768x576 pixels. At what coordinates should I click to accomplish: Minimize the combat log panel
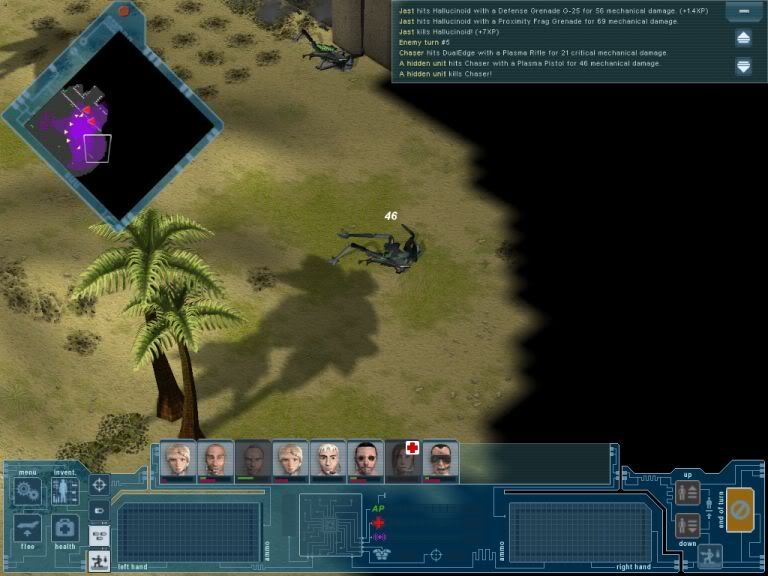coord(742,12)
